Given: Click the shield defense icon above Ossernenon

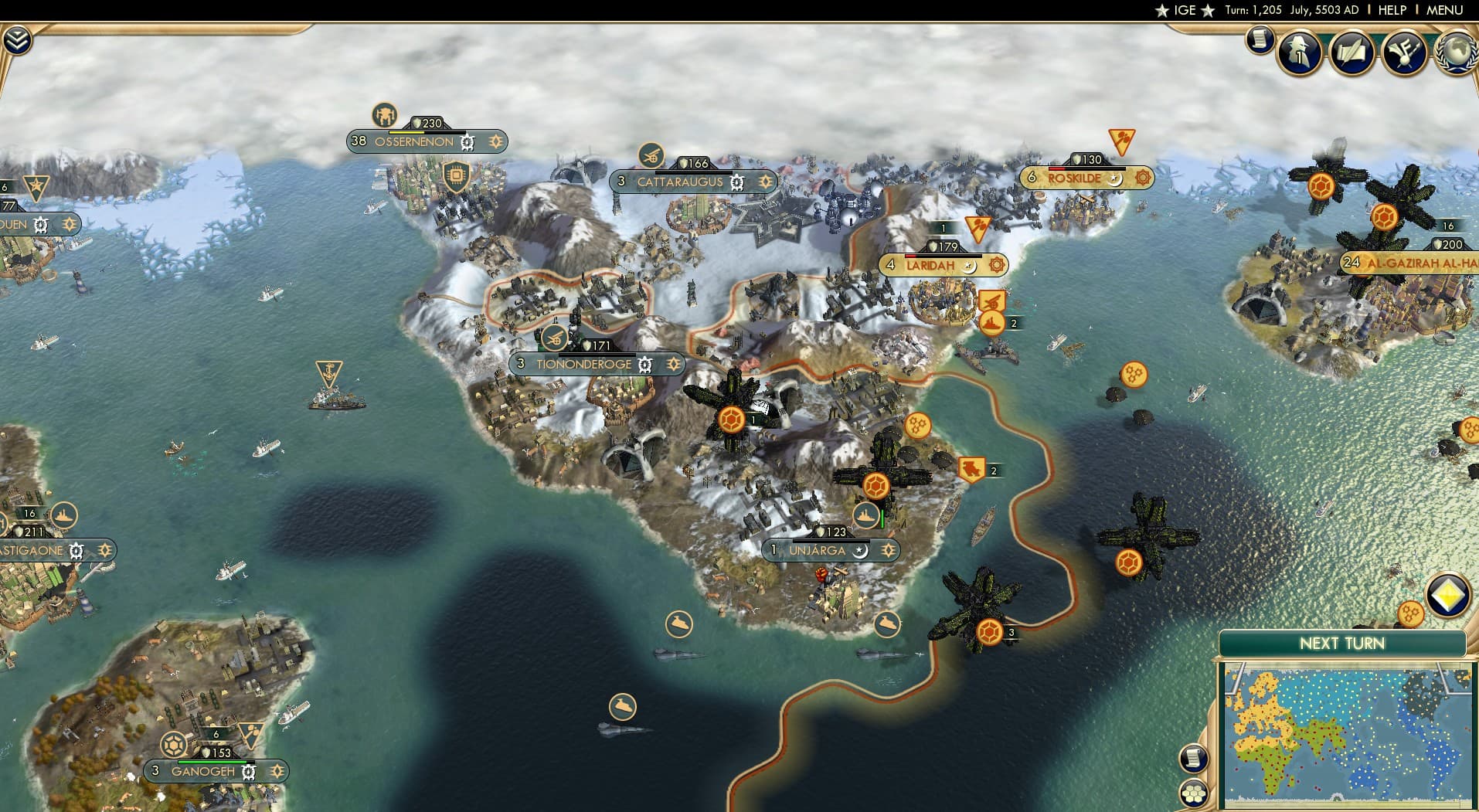Looking at the screenshot, I should (457, 176).
